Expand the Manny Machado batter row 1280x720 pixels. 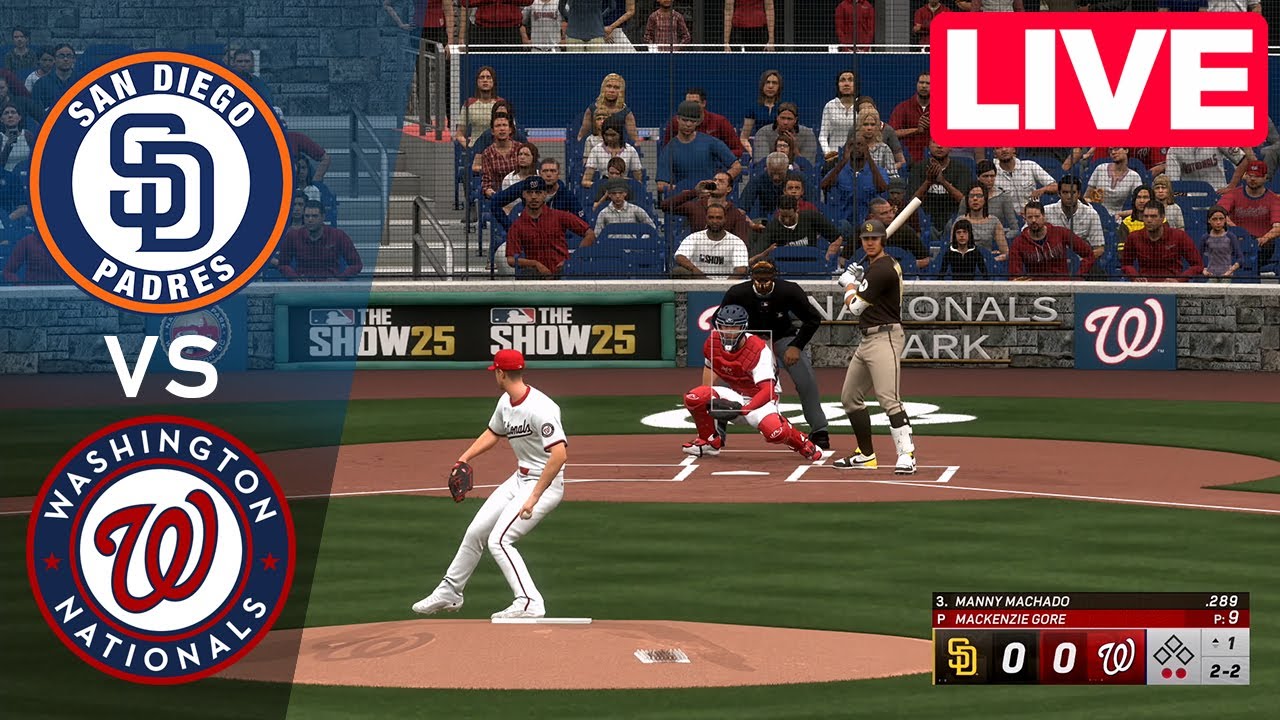1010,602
